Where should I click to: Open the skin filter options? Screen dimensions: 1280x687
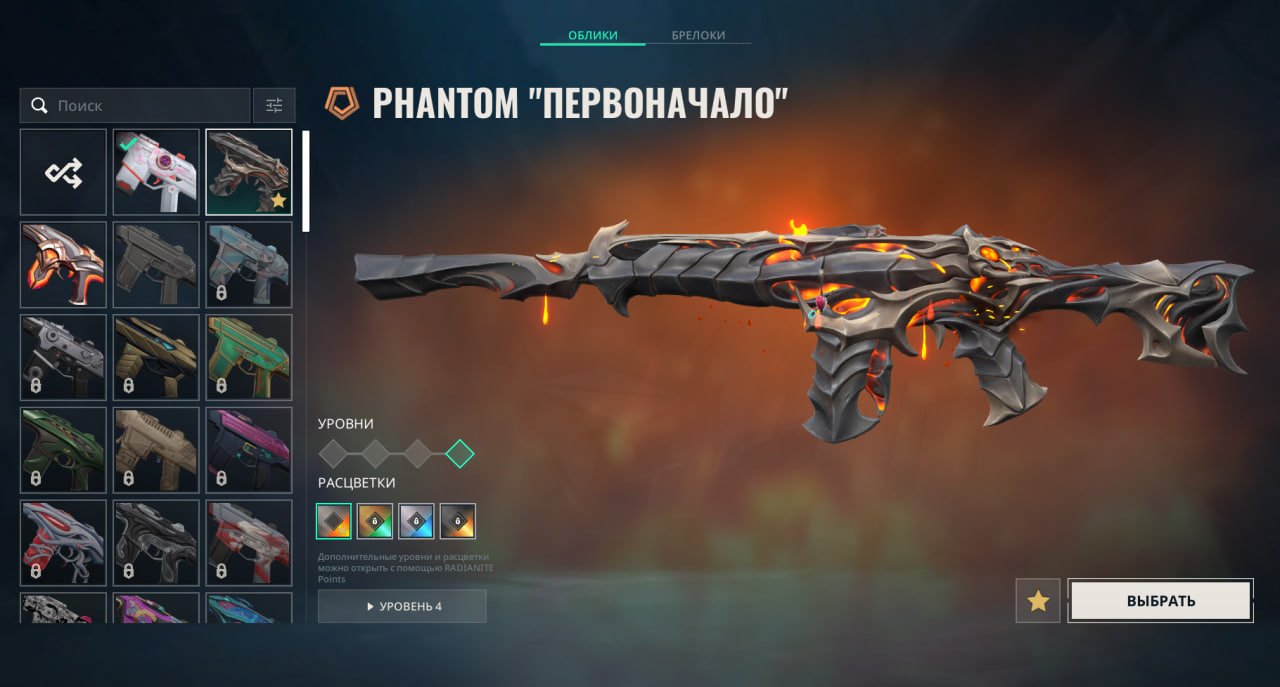tap(274, 105)
